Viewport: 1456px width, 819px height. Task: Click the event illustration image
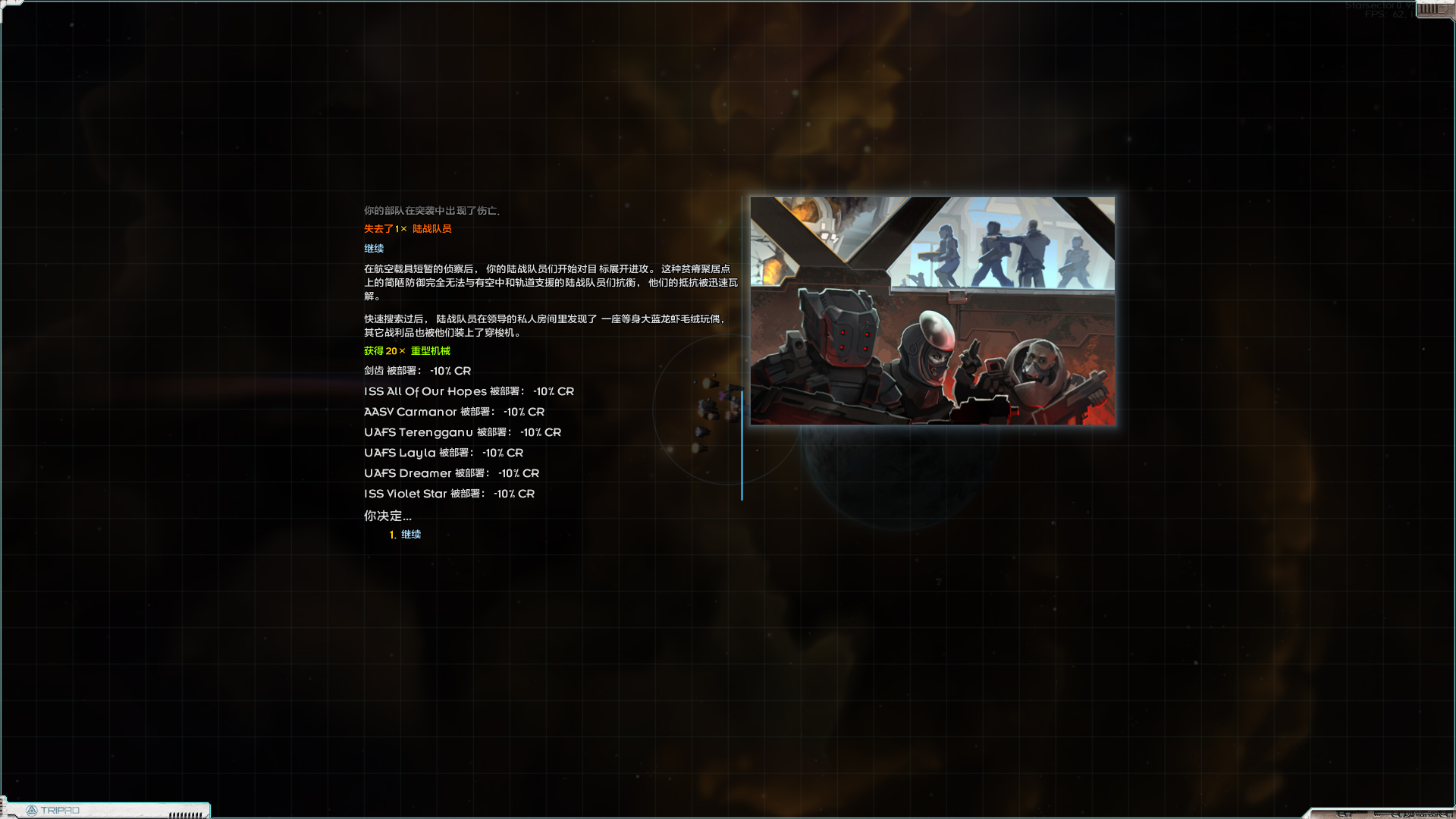coord(932,311)
